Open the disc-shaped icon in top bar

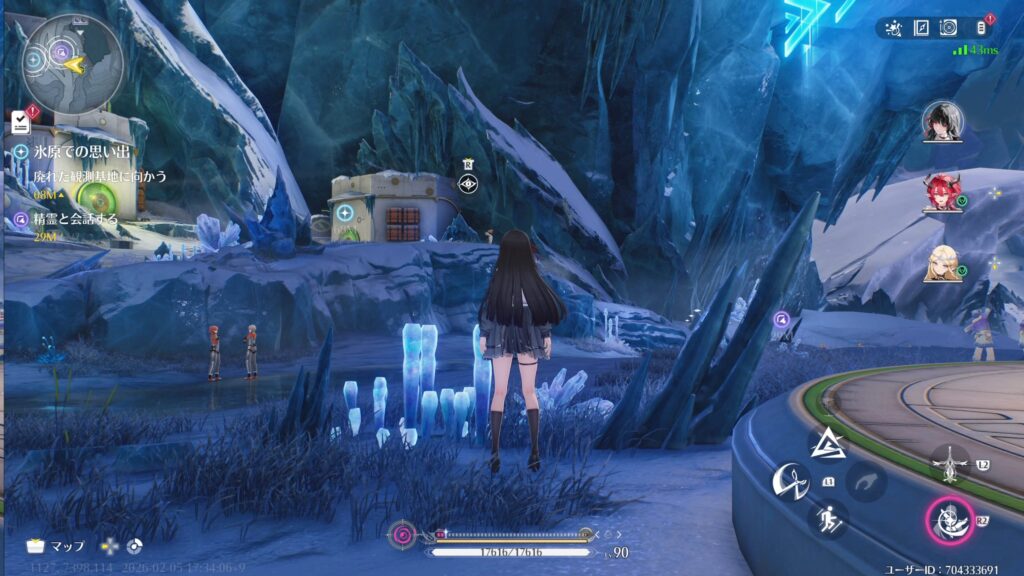click(x=948, y=28)
